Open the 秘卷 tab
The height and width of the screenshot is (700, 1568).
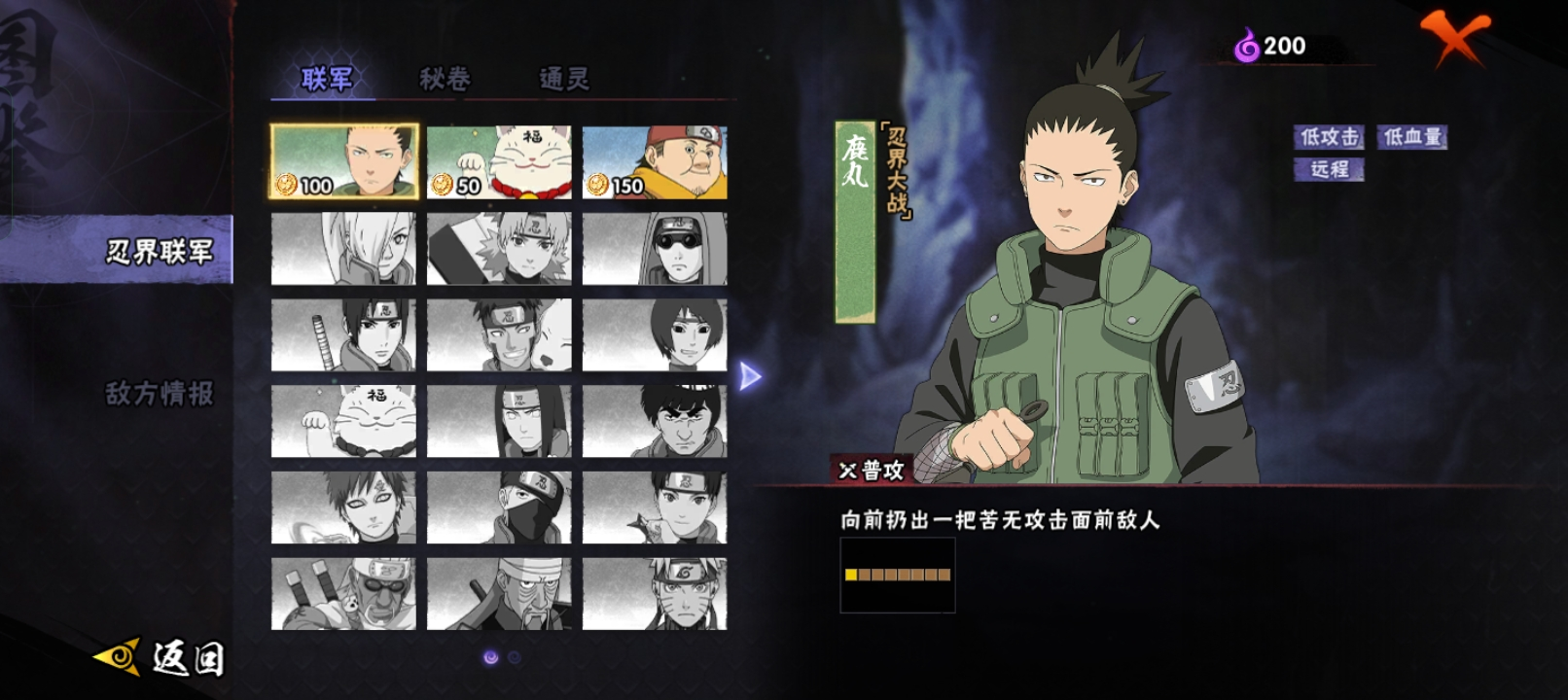tap(445, 79)
